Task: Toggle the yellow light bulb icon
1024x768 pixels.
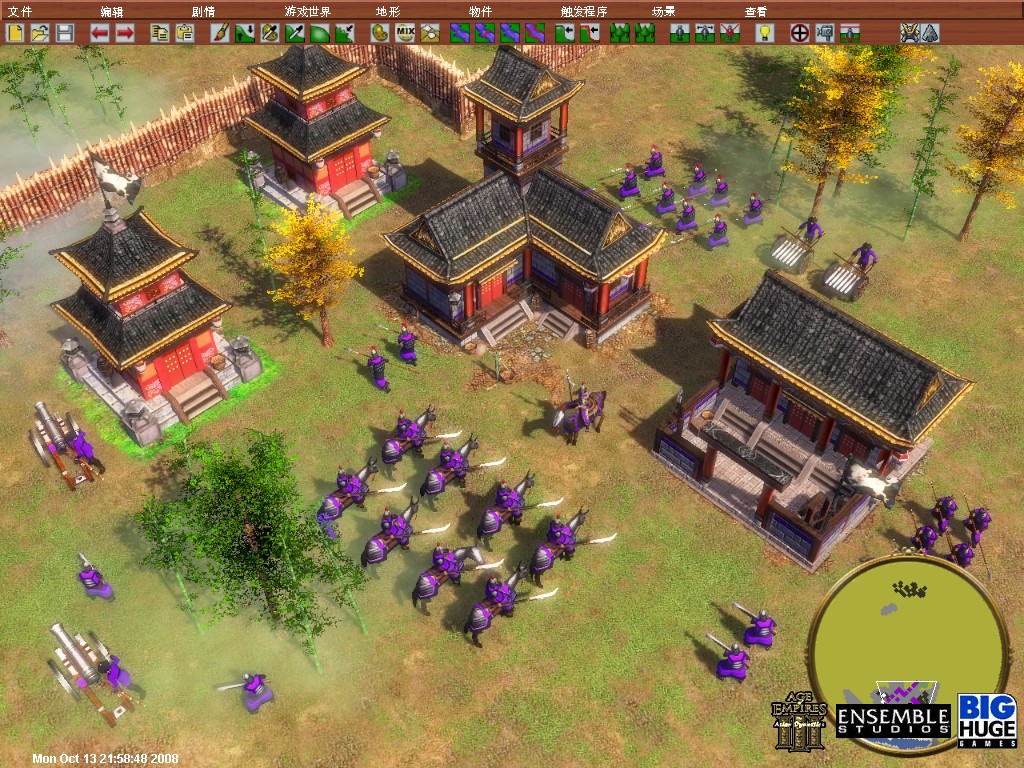Action: [x=765, y=33]
